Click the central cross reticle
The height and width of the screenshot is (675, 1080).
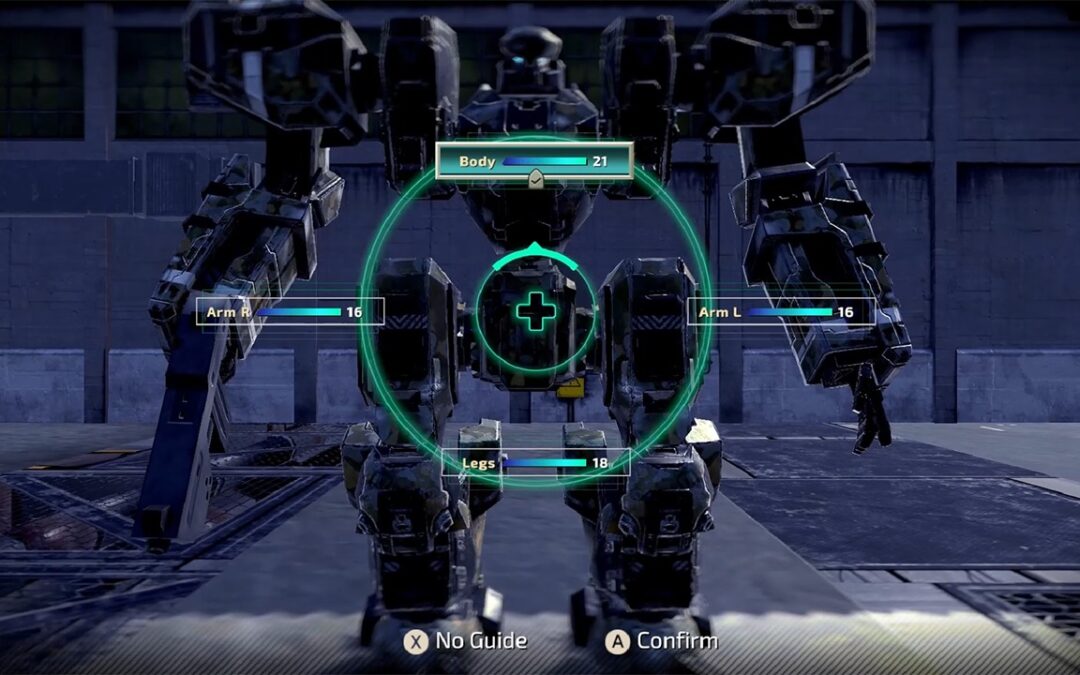tap(536, 312)
